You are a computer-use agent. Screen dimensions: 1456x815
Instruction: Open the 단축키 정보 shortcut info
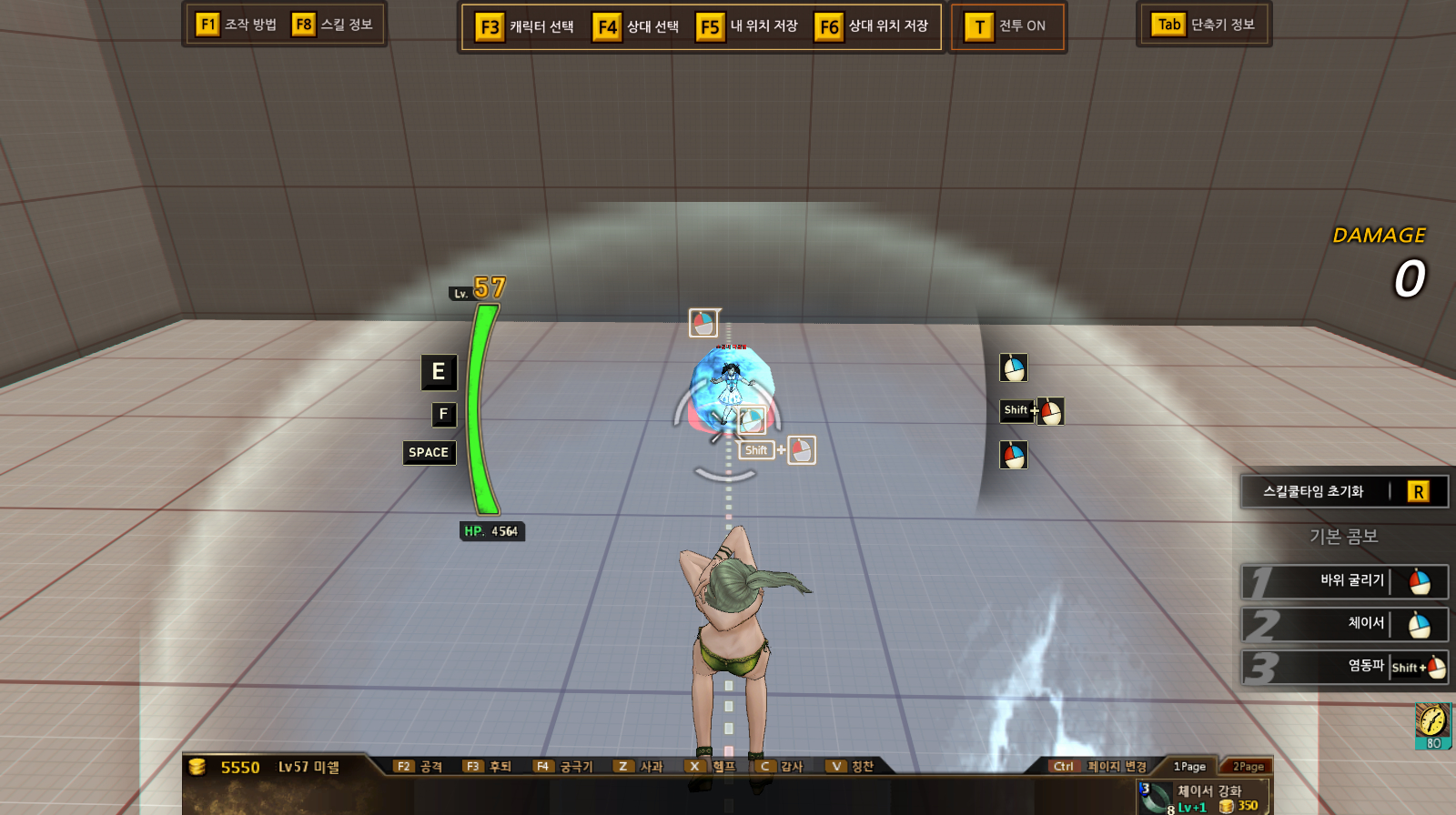pyautogui.click(x=1204, y=25)
